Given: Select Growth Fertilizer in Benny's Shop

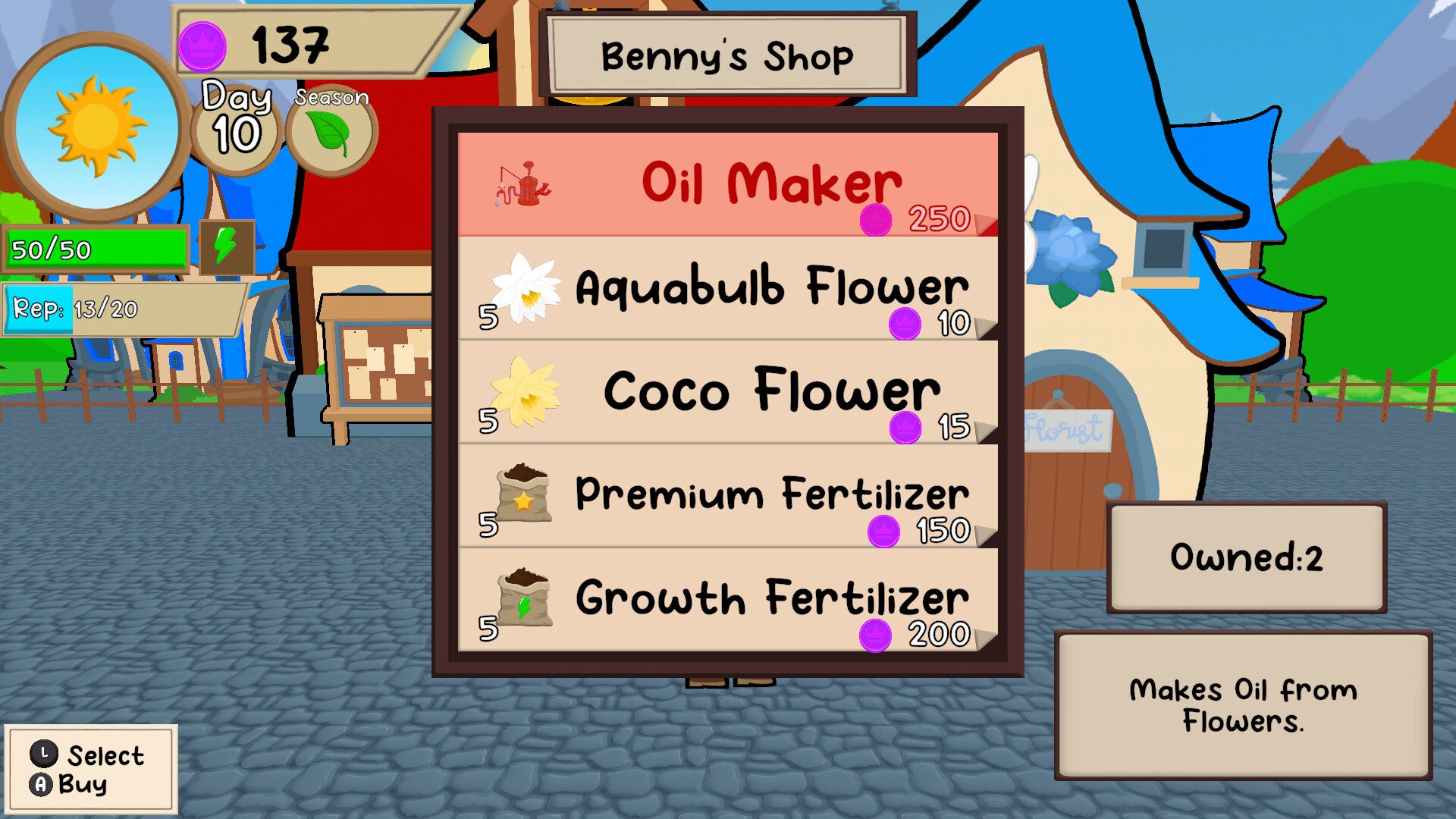Looking at the screenshot, I should (727, 600).
